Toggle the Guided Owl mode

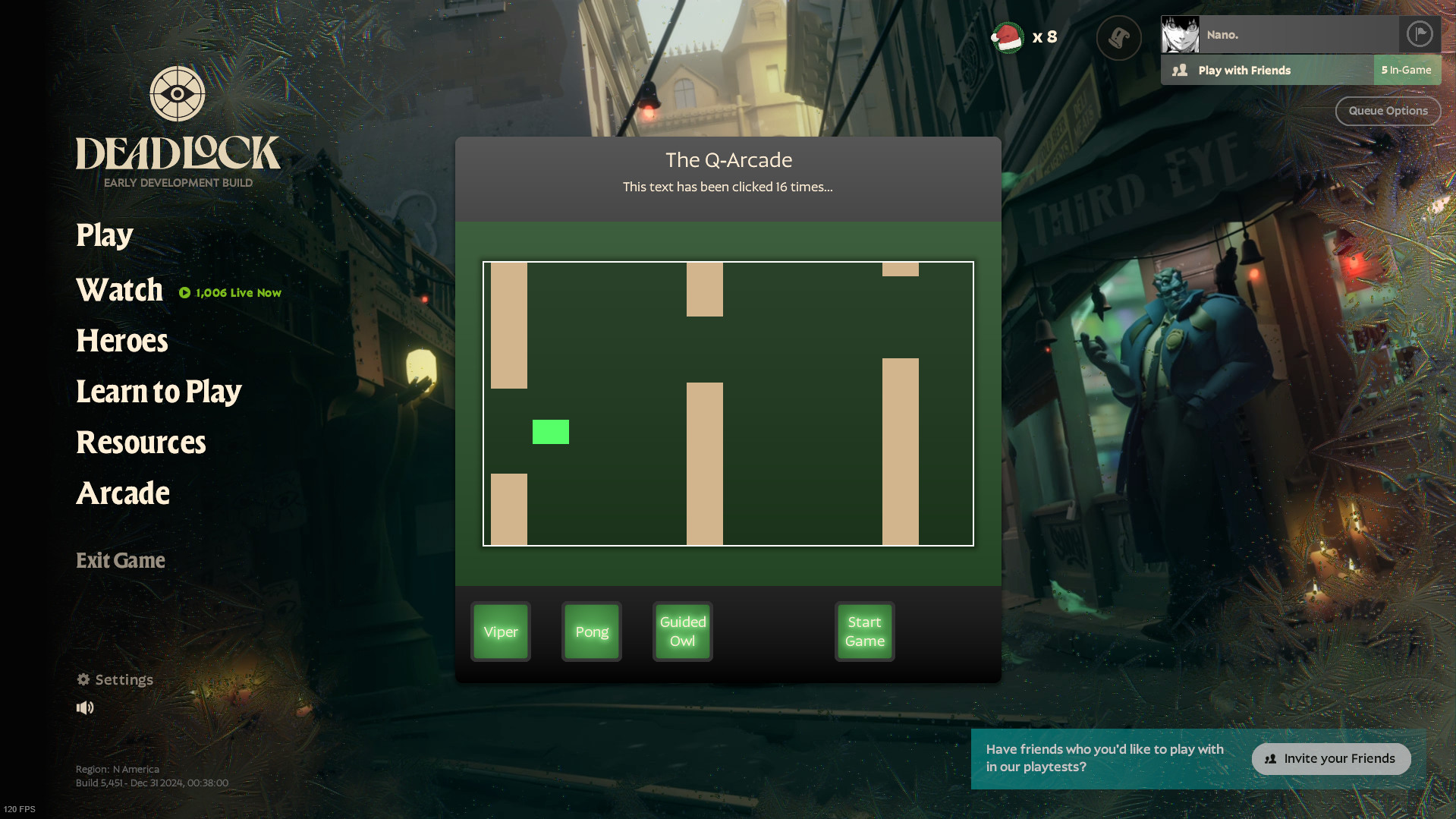681,631
